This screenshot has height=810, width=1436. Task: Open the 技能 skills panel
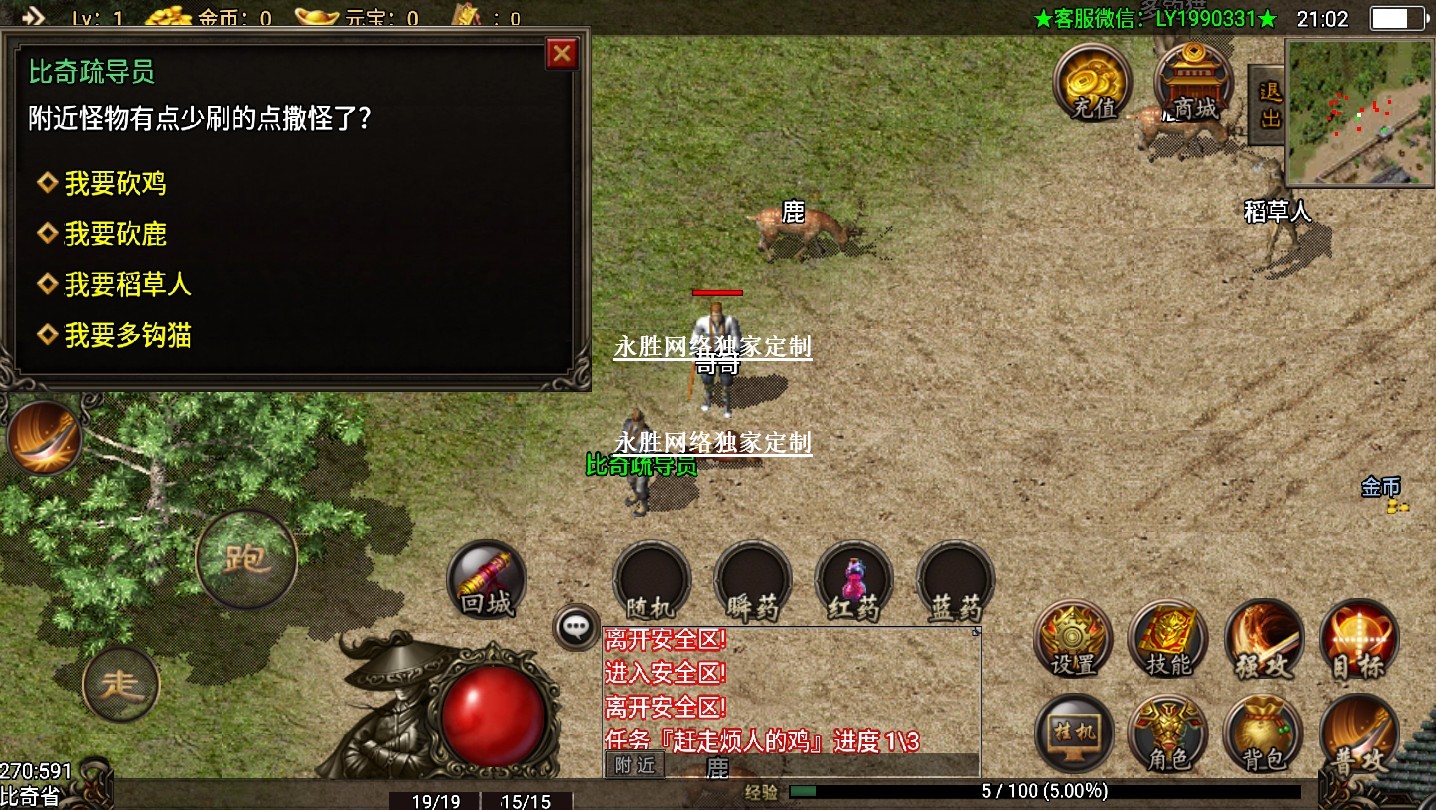pyautogui.click(x=1168, y=638)
